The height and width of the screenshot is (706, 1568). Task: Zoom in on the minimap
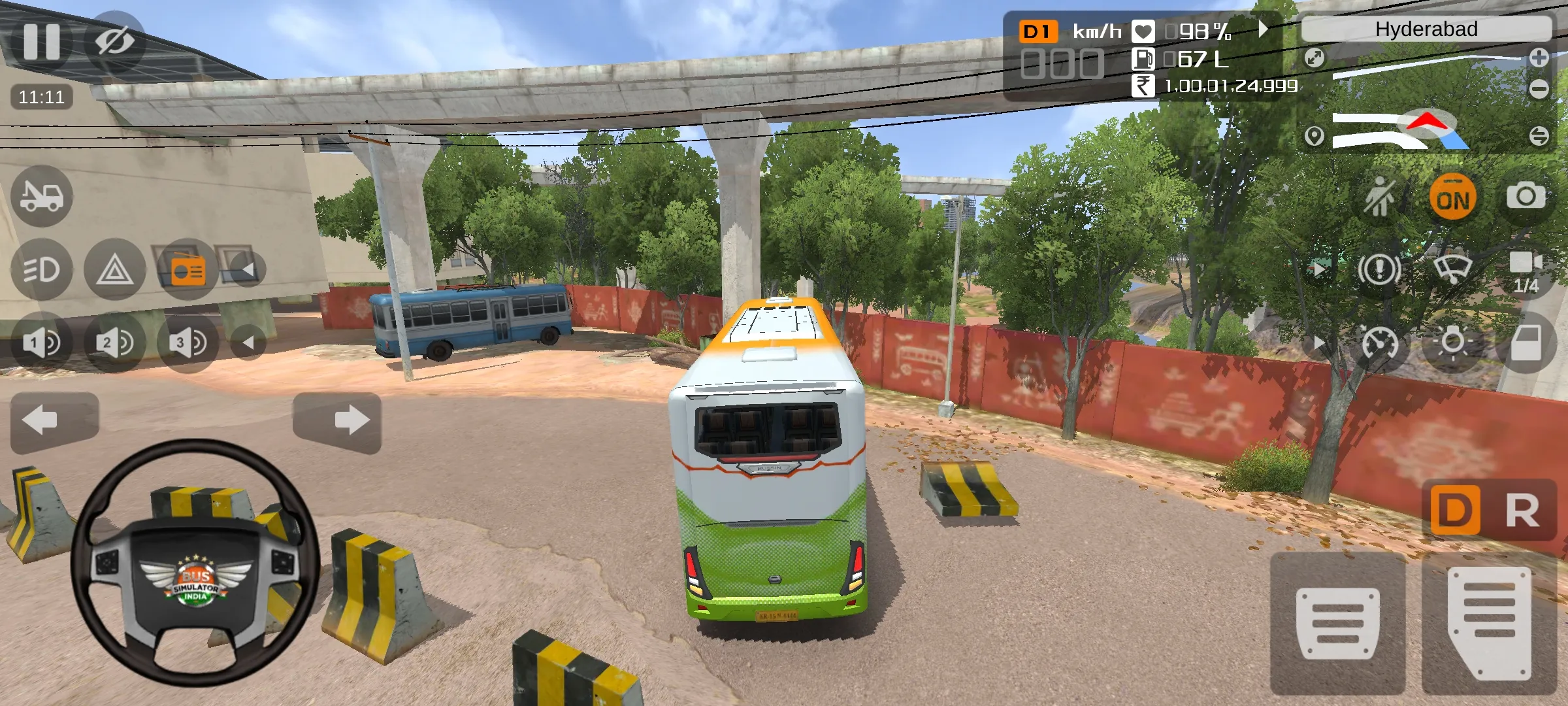click(1539, 58)
